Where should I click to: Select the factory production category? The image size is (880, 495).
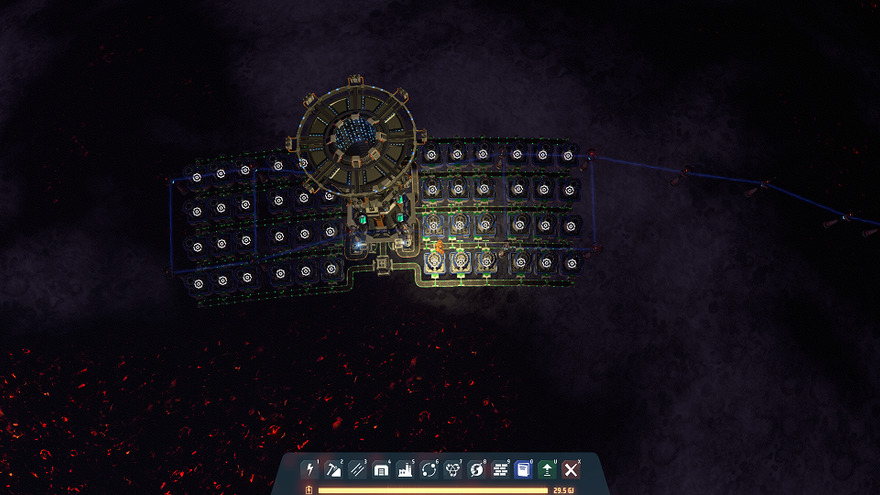(x=404, y=469)
